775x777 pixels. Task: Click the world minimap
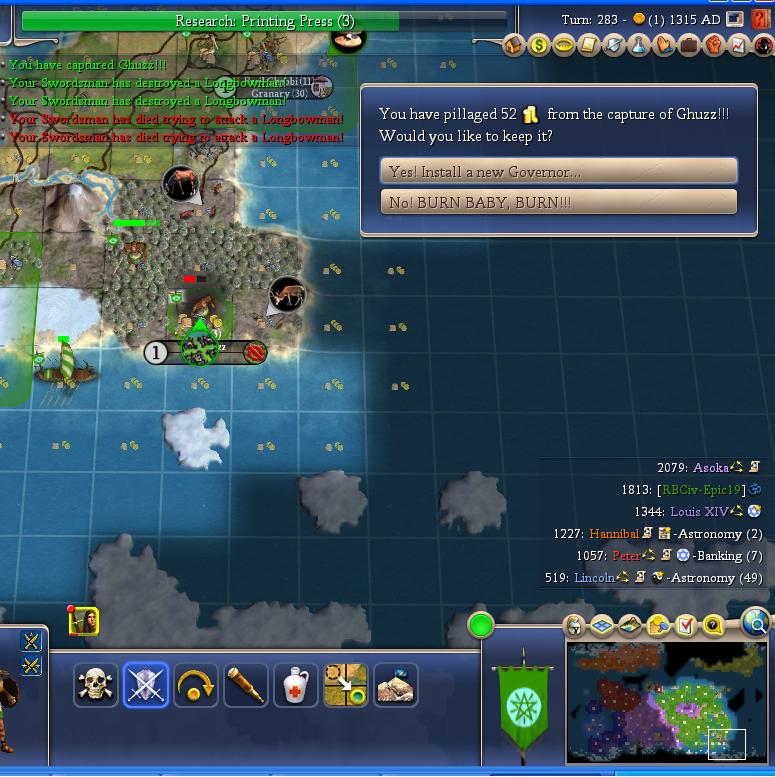point(668,702)
